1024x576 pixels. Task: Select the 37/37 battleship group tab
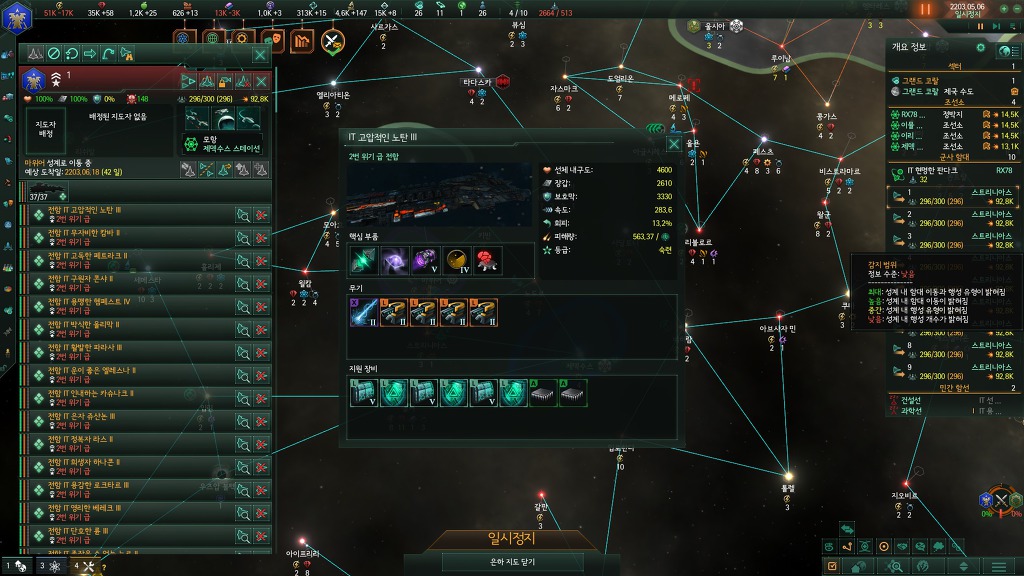[45, 192]
